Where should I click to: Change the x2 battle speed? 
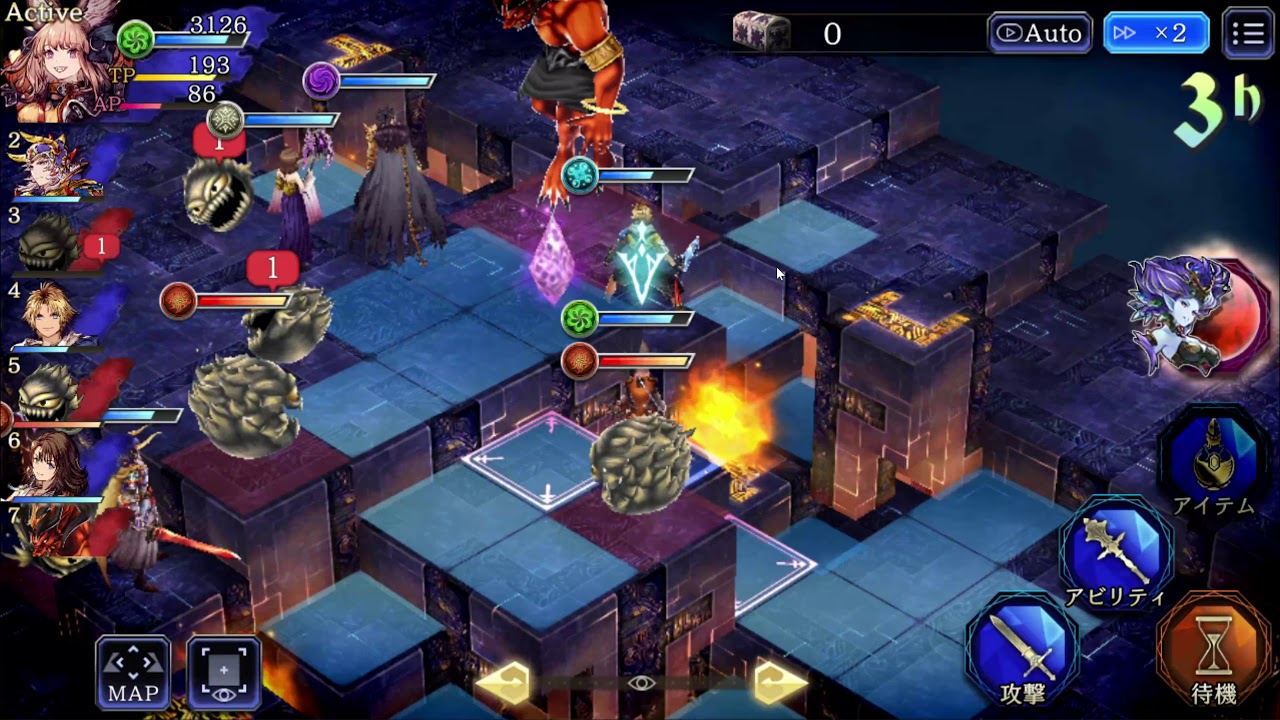1156,34
